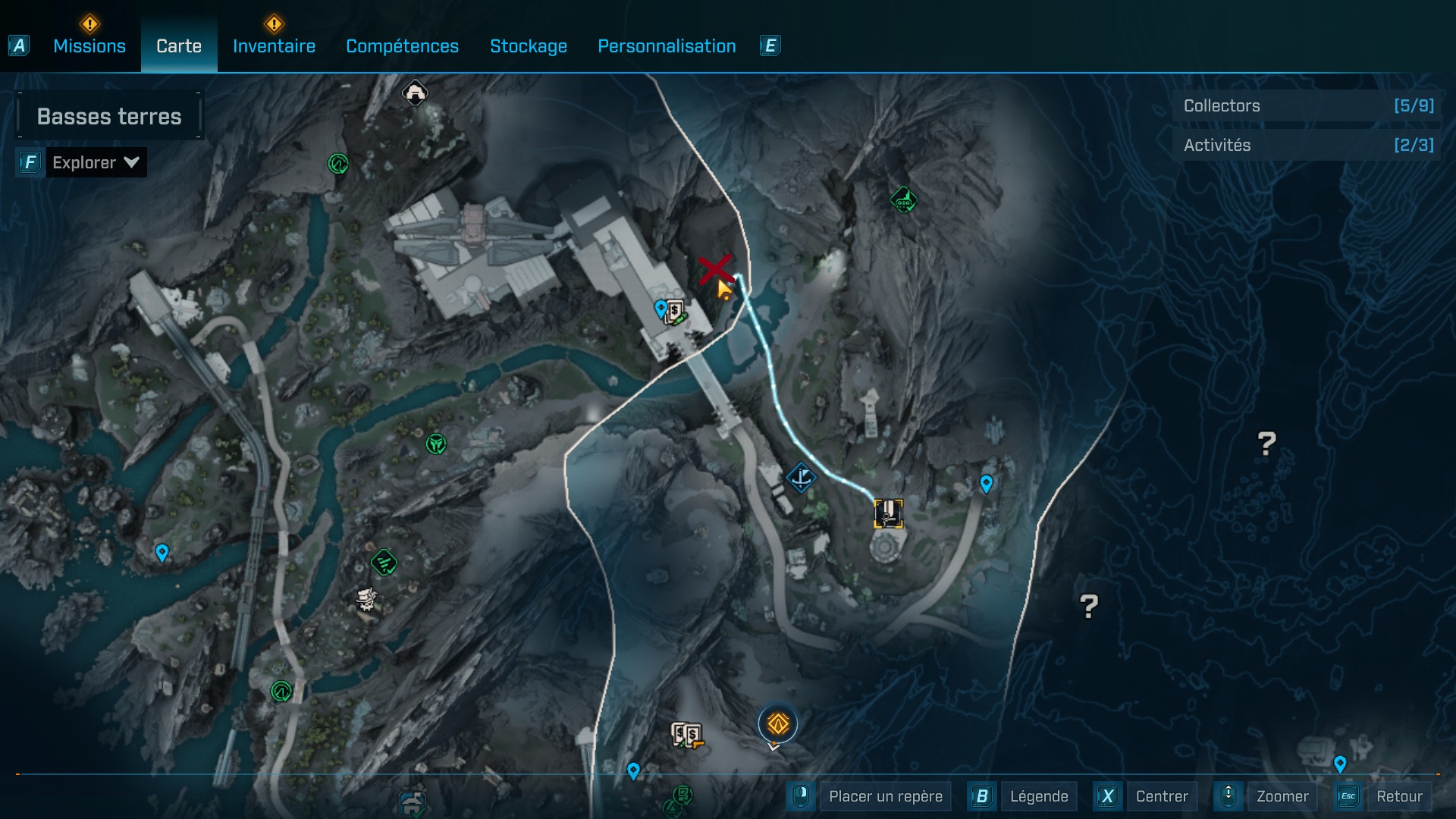This screenshot has height=819, width=1456.
Task: Open the Missions menu tab
Action: click(89, 45)
